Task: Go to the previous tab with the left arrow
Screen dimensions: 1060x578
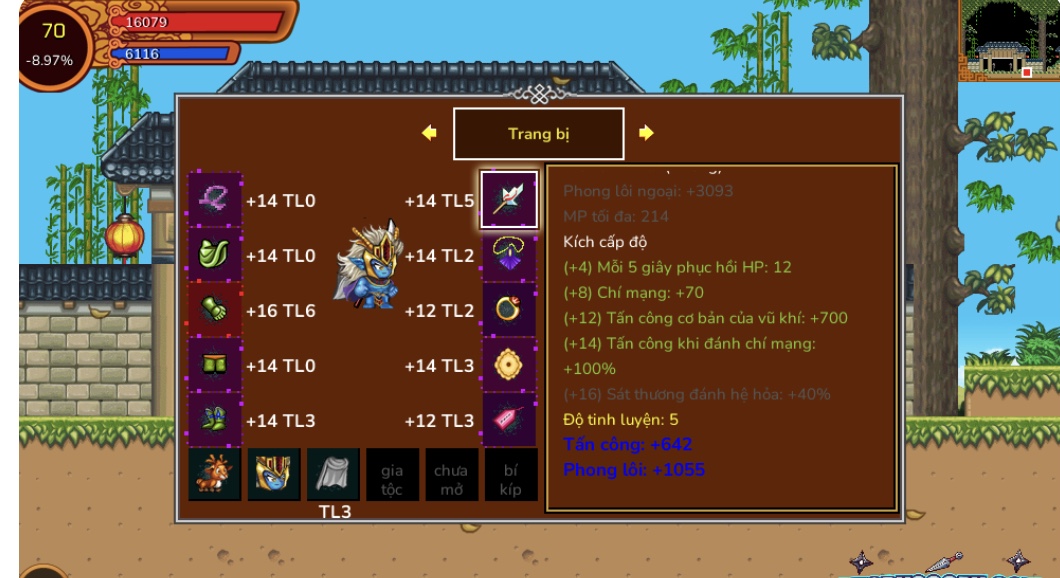Action: pyautogui.click(x=430, y=133)
